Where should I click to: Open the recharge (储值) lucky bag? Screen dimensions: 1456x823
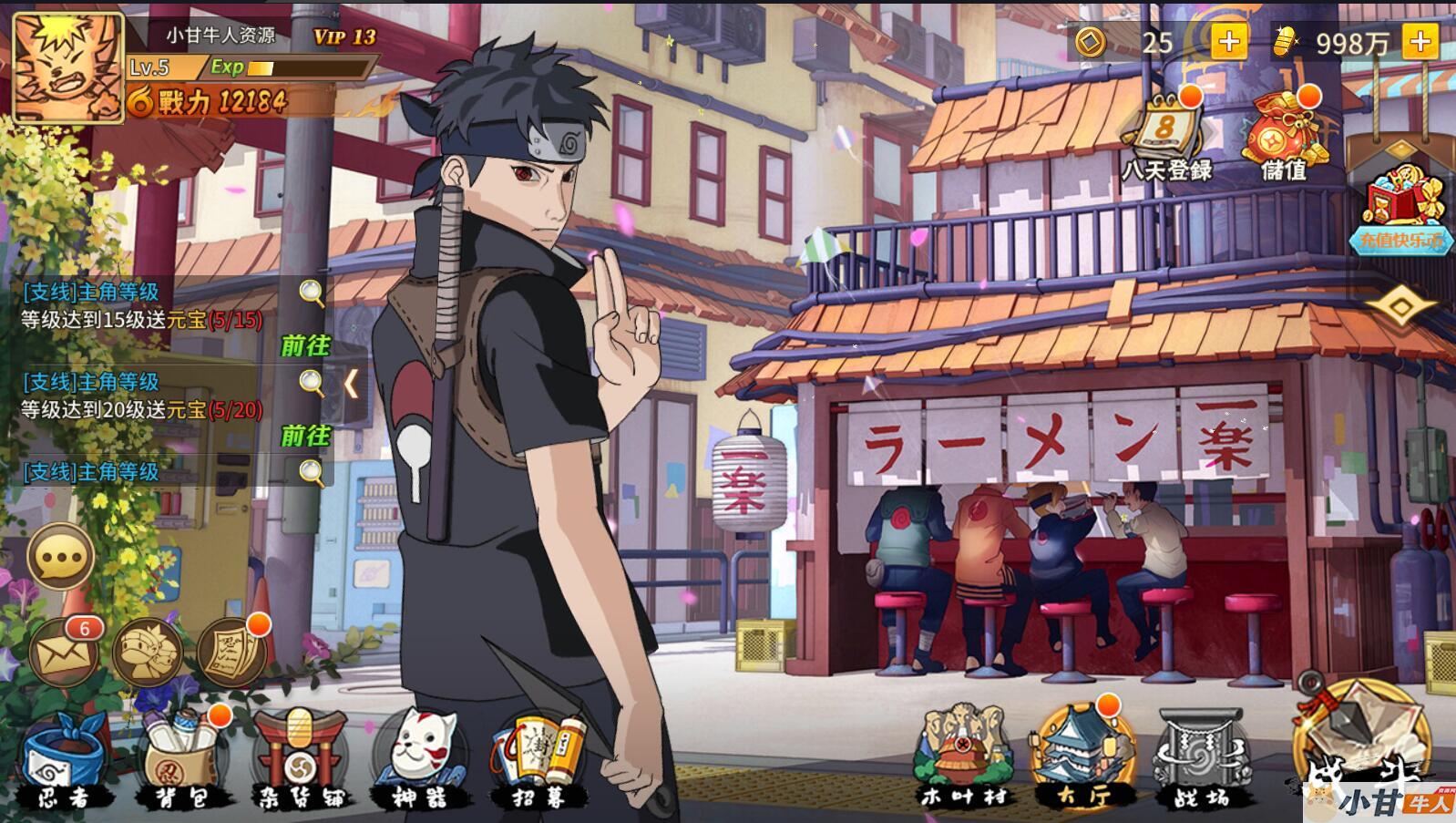1284,135
